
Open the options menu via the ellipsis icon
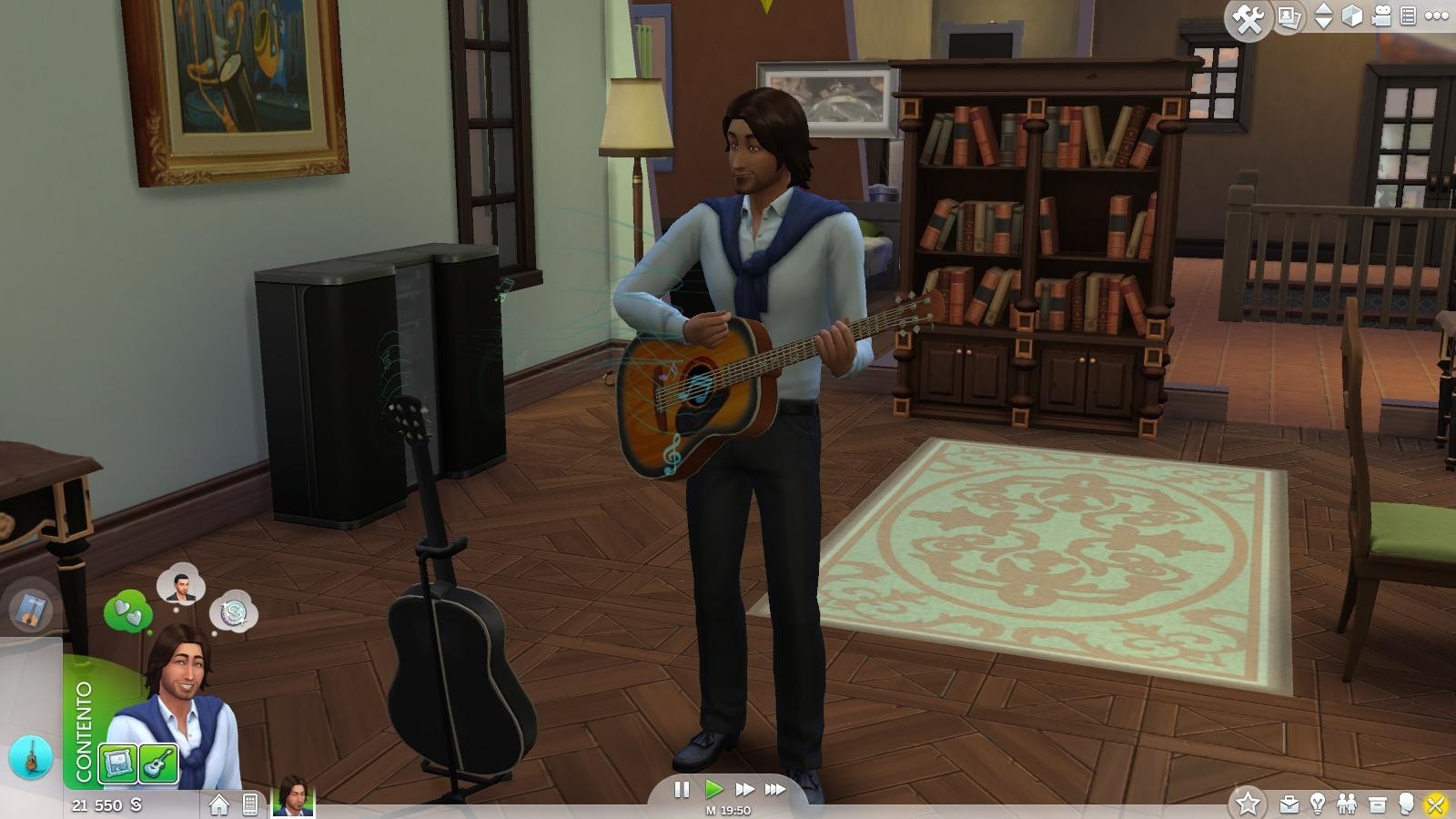pos(1435,15)
